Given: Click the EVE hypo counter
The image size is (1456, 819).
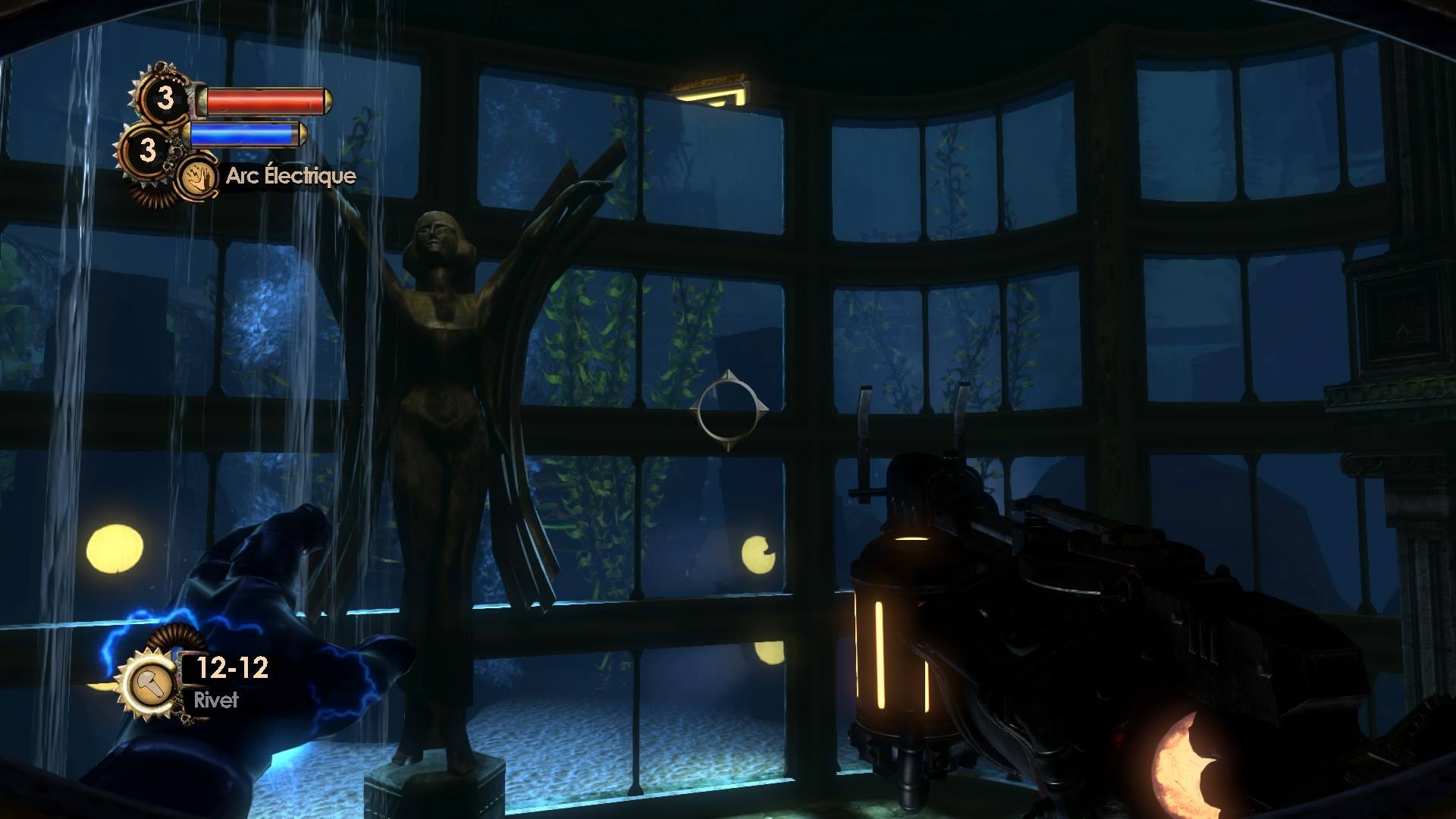Looking at the screenshot, I should [147, 149].
